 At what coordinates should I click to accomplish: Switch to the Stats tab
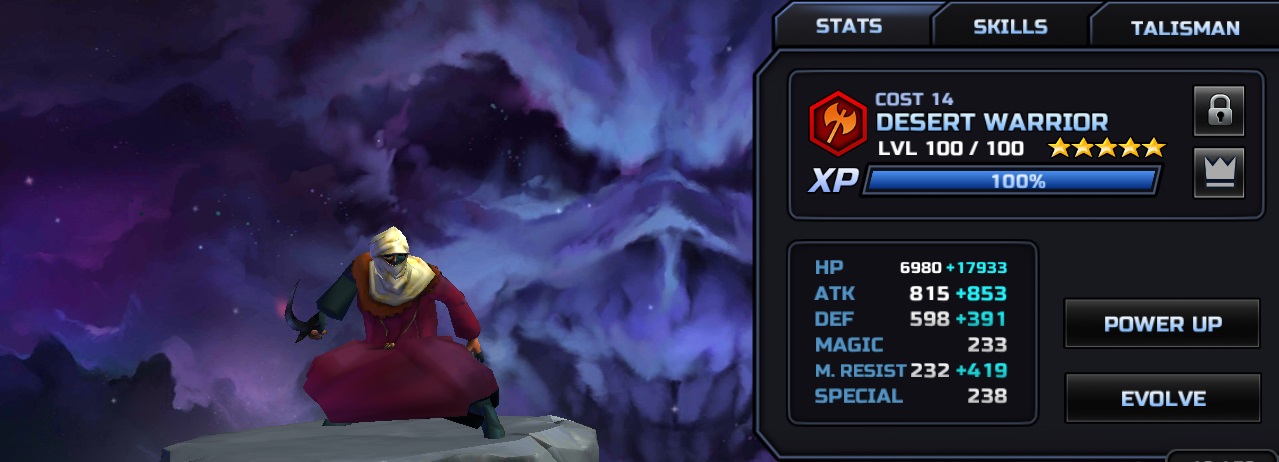849,26
